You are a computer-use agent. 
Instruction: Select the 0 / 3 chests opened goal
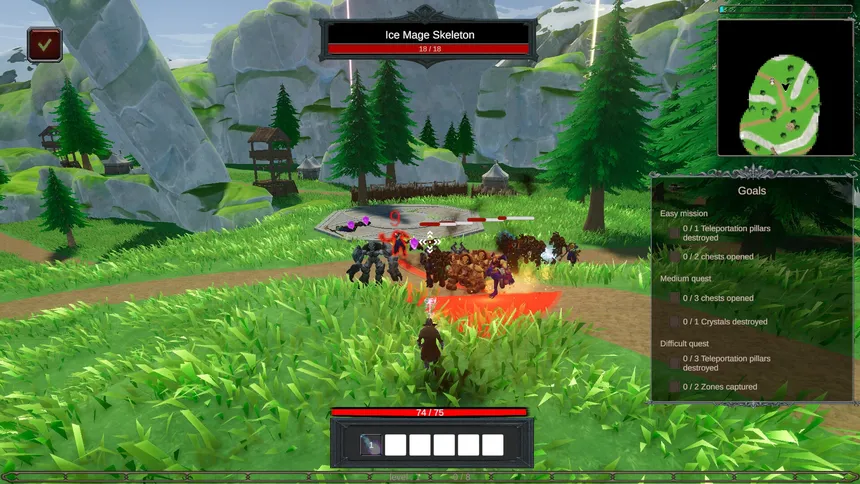[x=718, y=298]
